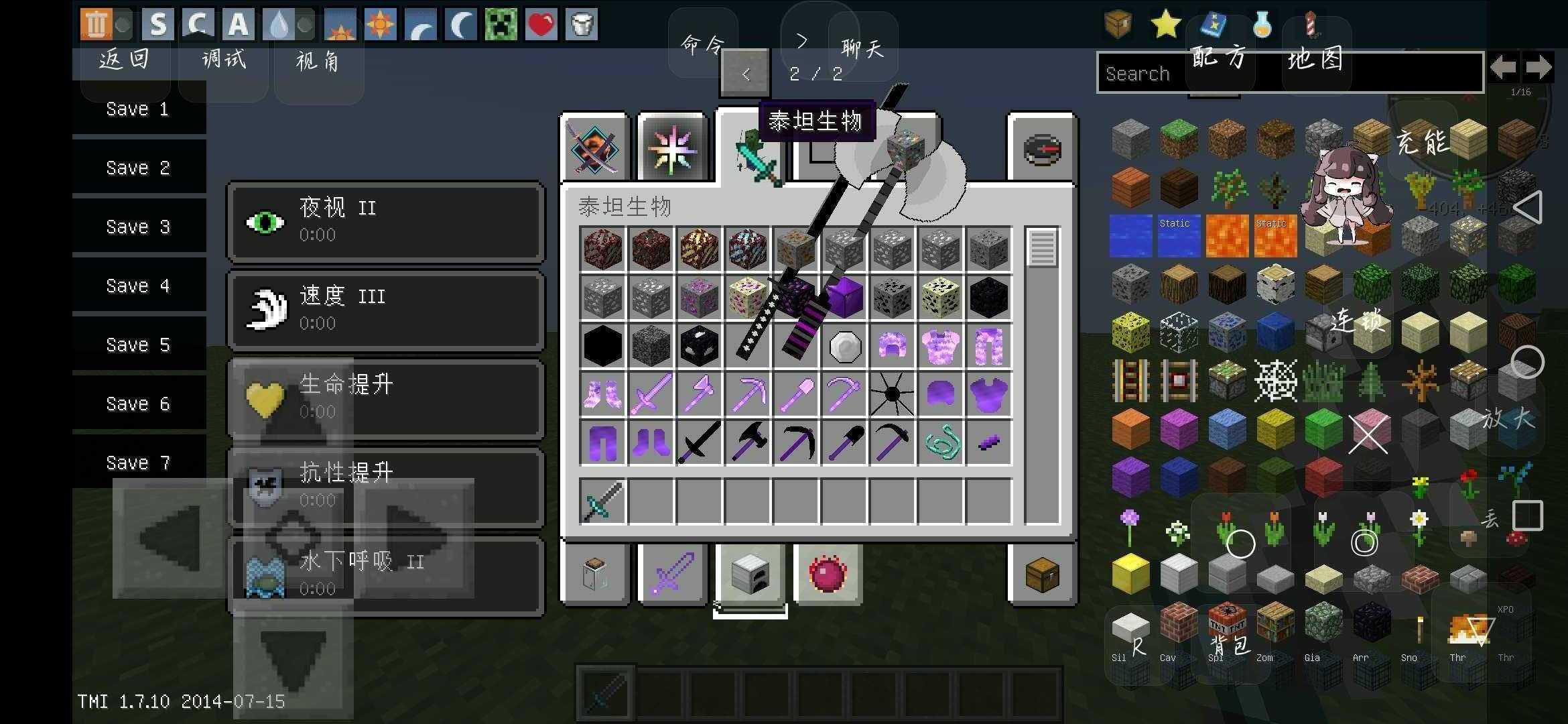Pick the grass block from TMI panel
This screenshot has height=724, width=1568.
pyautogui.click(x=1179, y=139)
